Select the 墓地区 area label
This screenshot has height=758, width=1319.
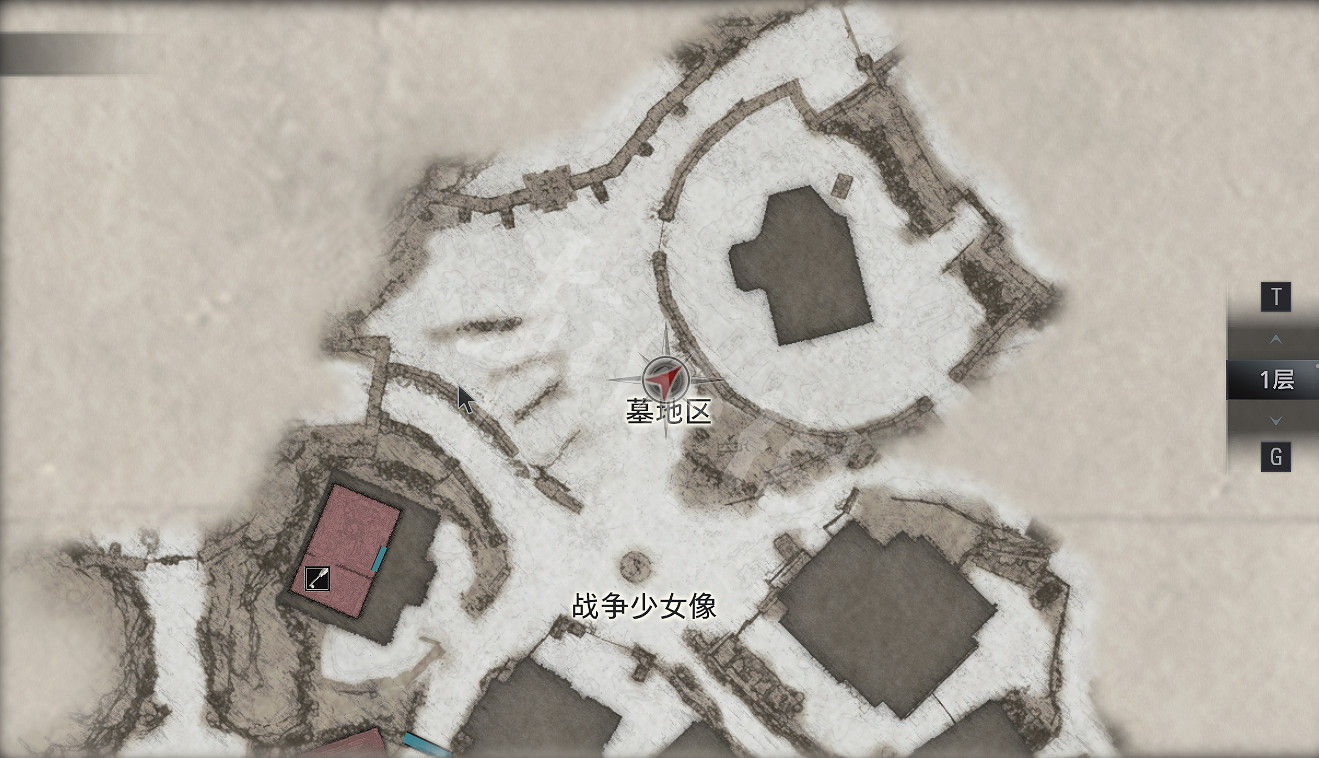click(668, 413)
